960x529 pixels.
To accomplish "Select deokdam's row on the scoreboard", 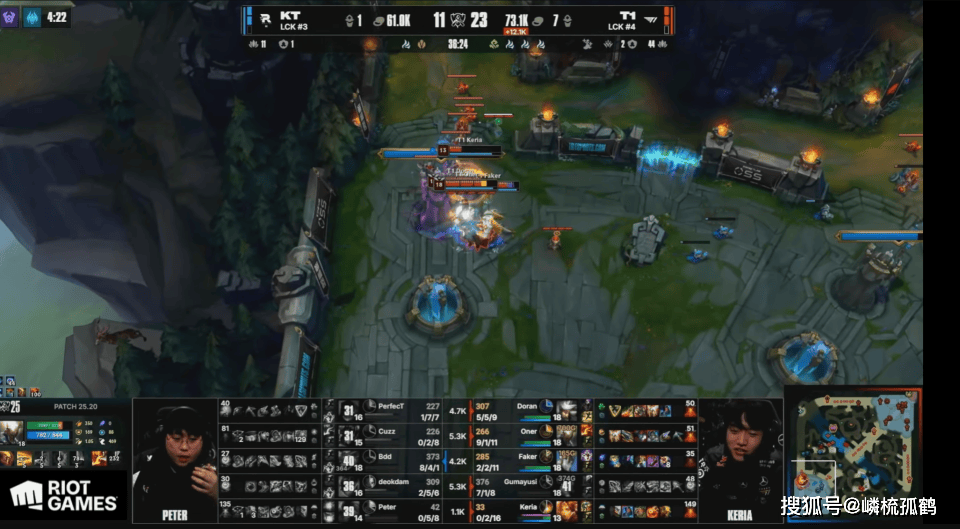I will point(400,485).
